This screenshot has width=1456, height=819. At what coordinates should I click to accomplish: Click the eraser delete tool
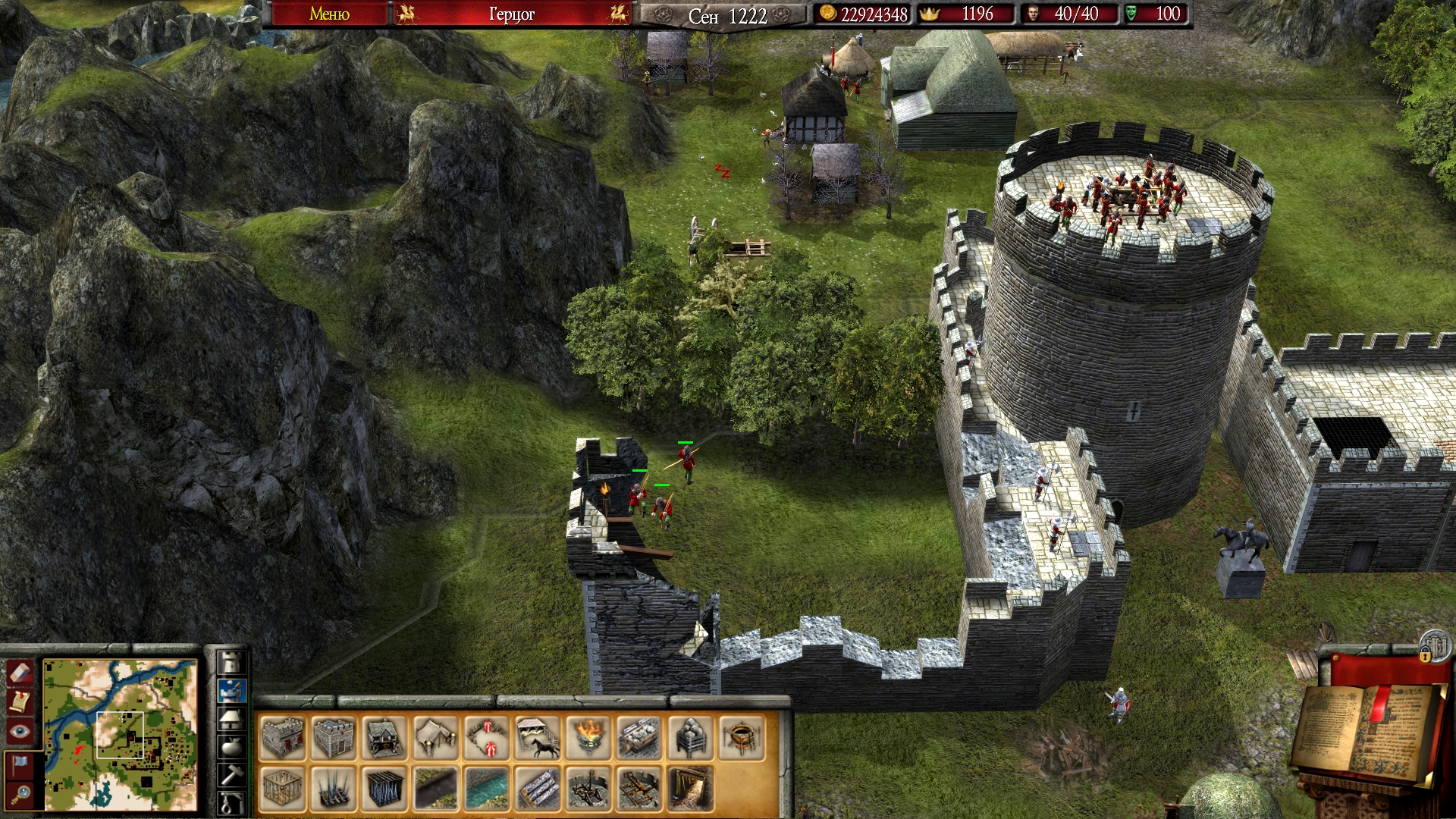point(19,671)
